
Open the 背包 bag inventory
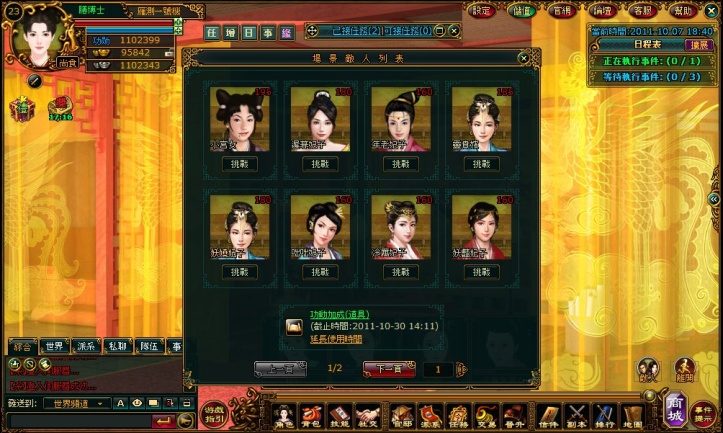(x=311, y=415)
